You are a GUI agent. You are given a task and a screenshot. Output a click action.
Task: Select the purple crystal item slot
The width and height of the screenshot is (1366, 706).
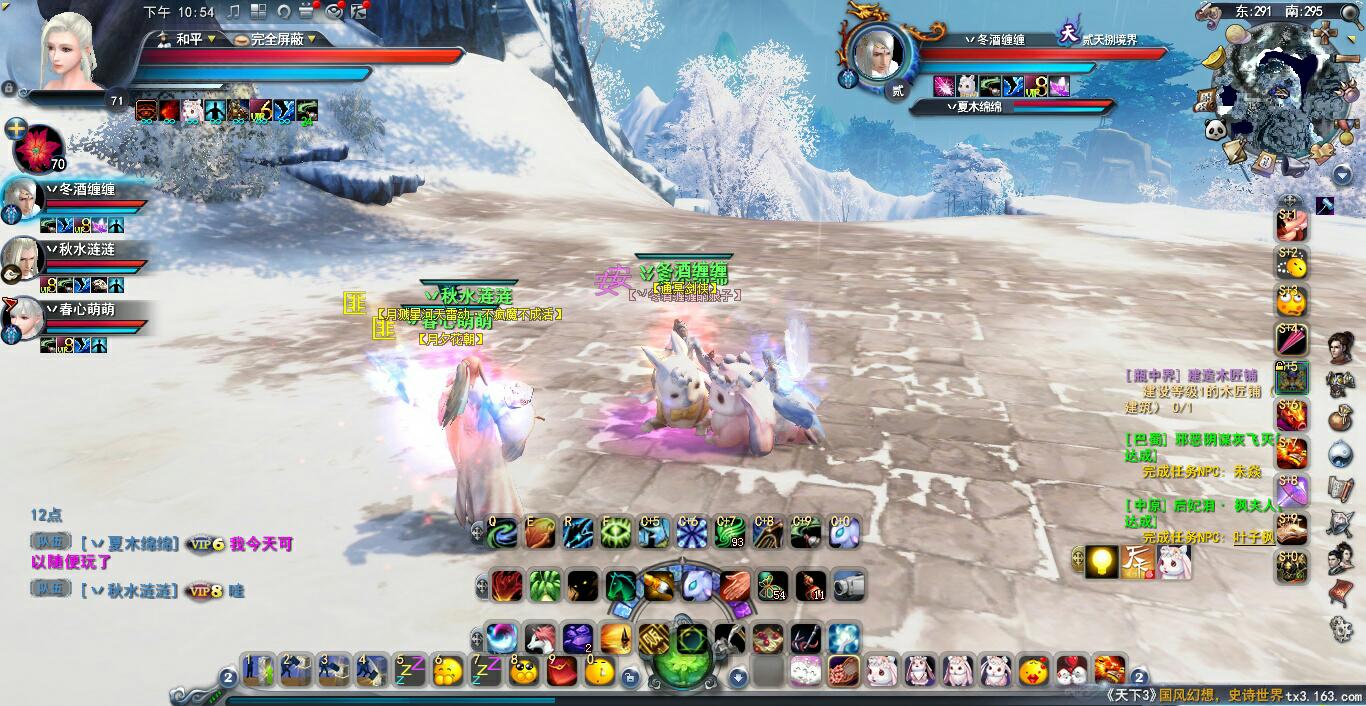[578, 638]
